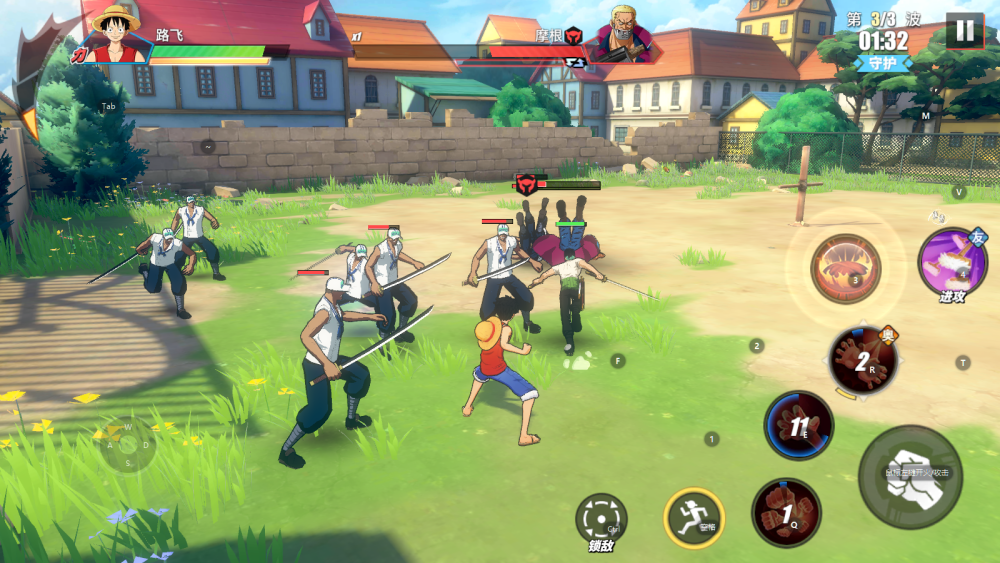Unleash the glowing orange ultimate skill

(846, 268)
